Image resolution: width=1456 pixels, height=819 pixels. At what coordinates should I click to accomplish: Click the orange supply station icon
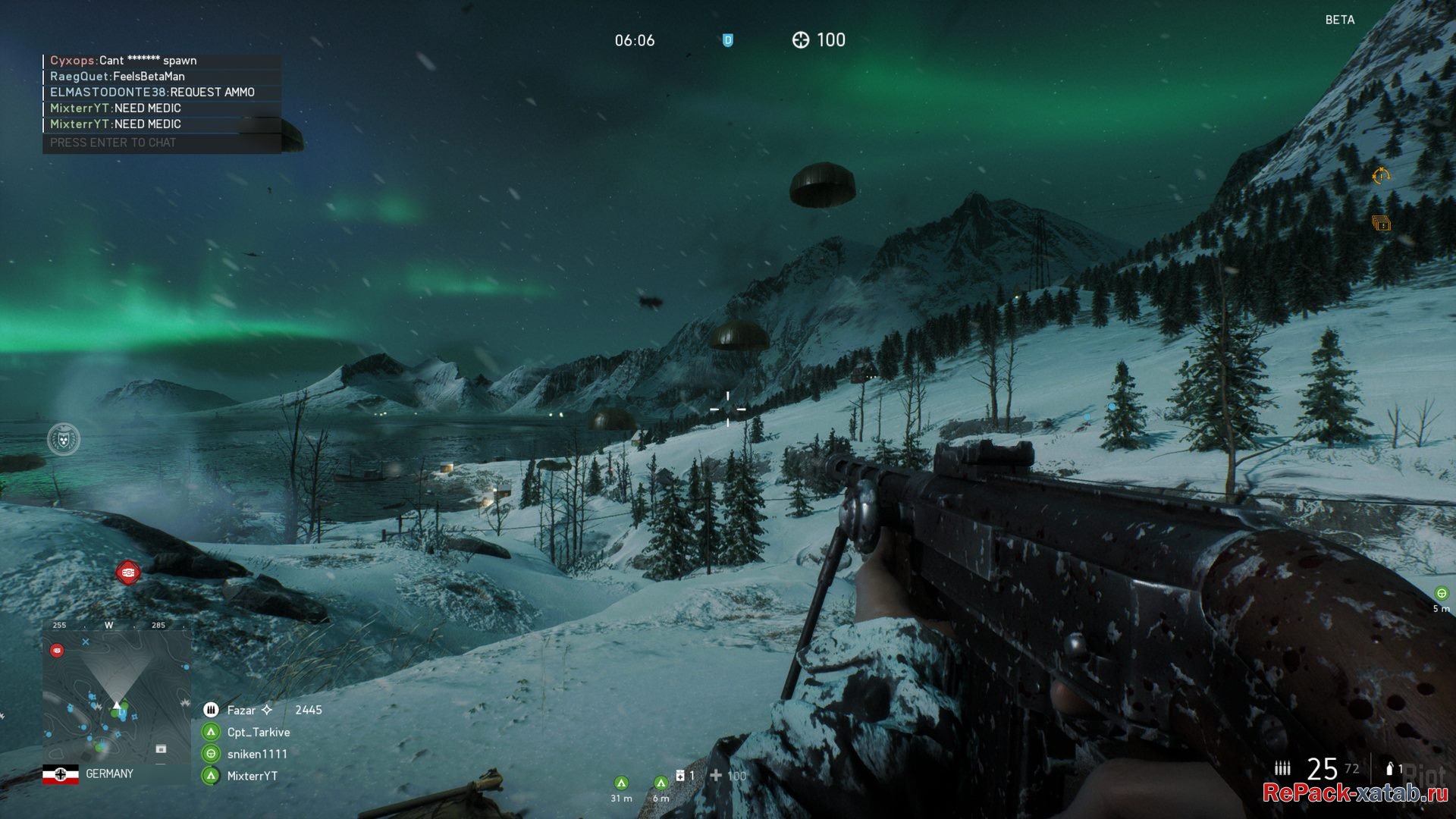pyautogui.click(x=1381, y=223)
